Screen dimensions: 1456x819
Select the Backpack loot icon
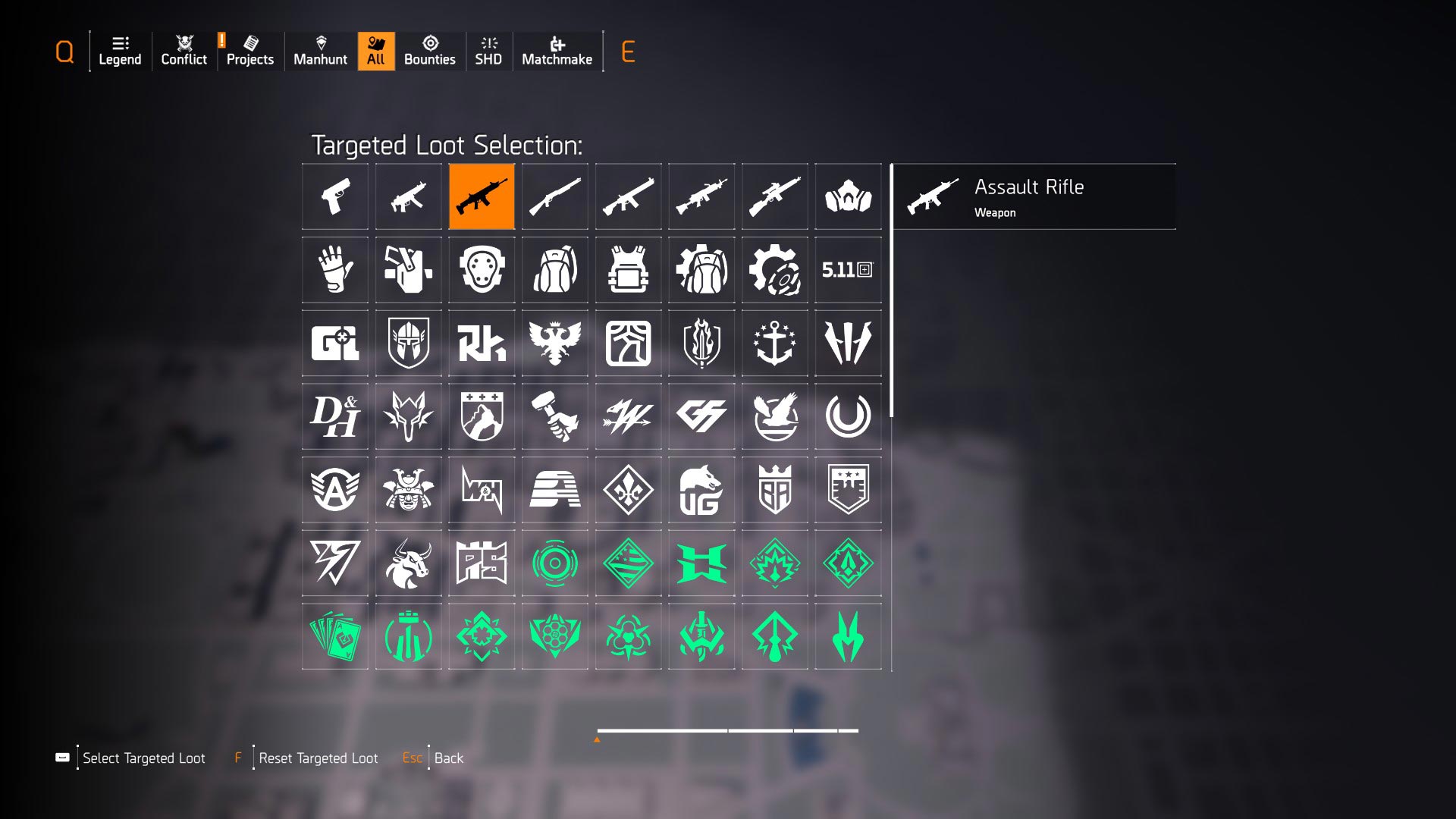pyautogui.click(x=554, y=269)
